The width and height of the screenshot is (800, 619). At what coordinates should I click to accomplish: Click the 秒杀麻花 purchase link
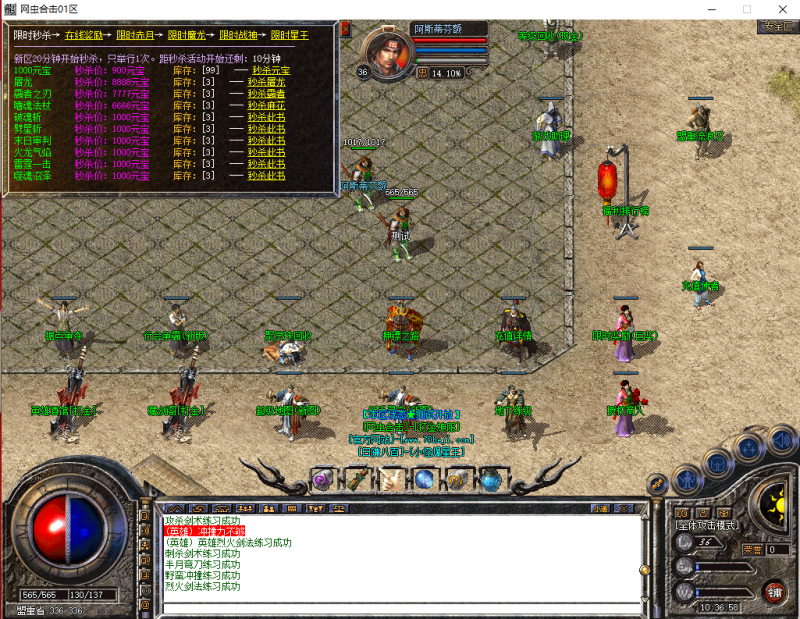pyautogui.click(x=268, y=104)
